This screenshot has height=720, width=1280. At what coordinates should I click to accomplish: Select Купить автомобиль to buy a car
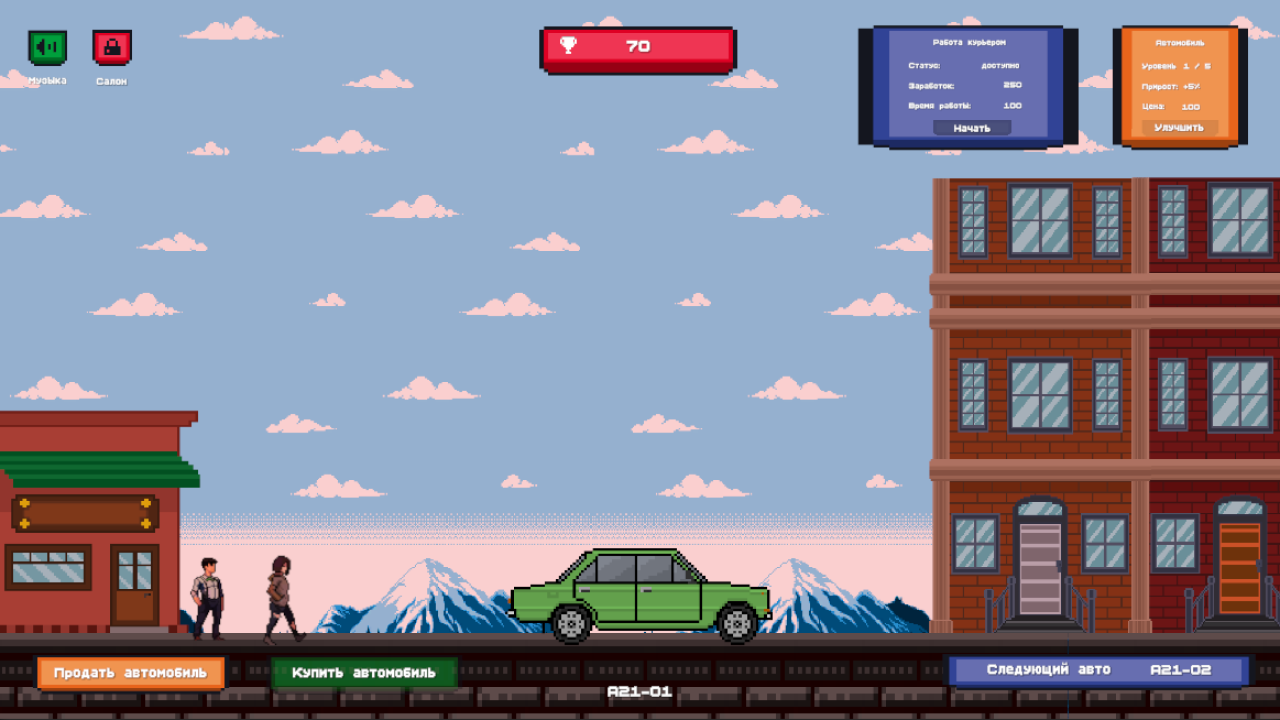coord(366,672)
